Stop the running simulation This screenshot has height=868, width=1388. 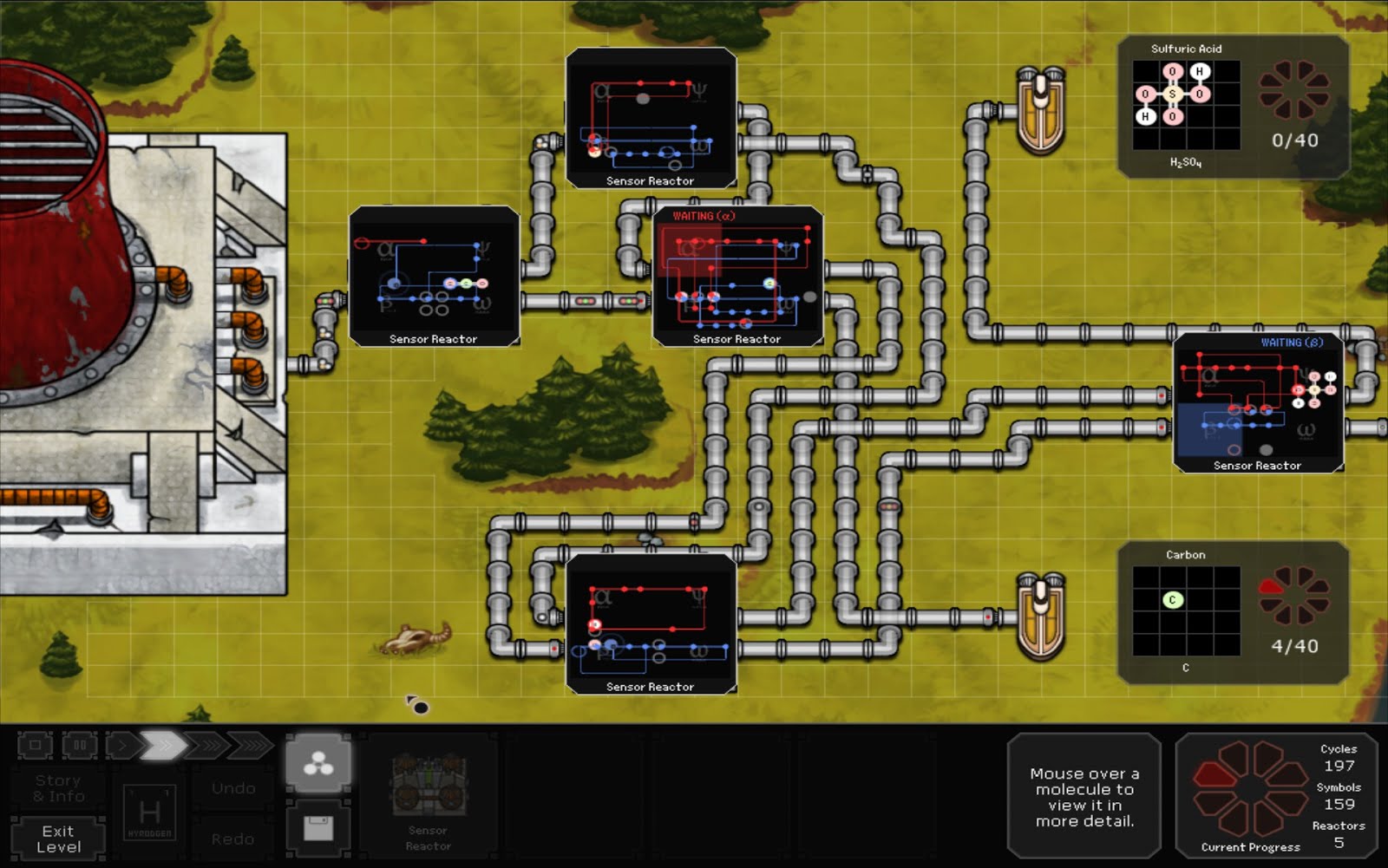(35, 745)
